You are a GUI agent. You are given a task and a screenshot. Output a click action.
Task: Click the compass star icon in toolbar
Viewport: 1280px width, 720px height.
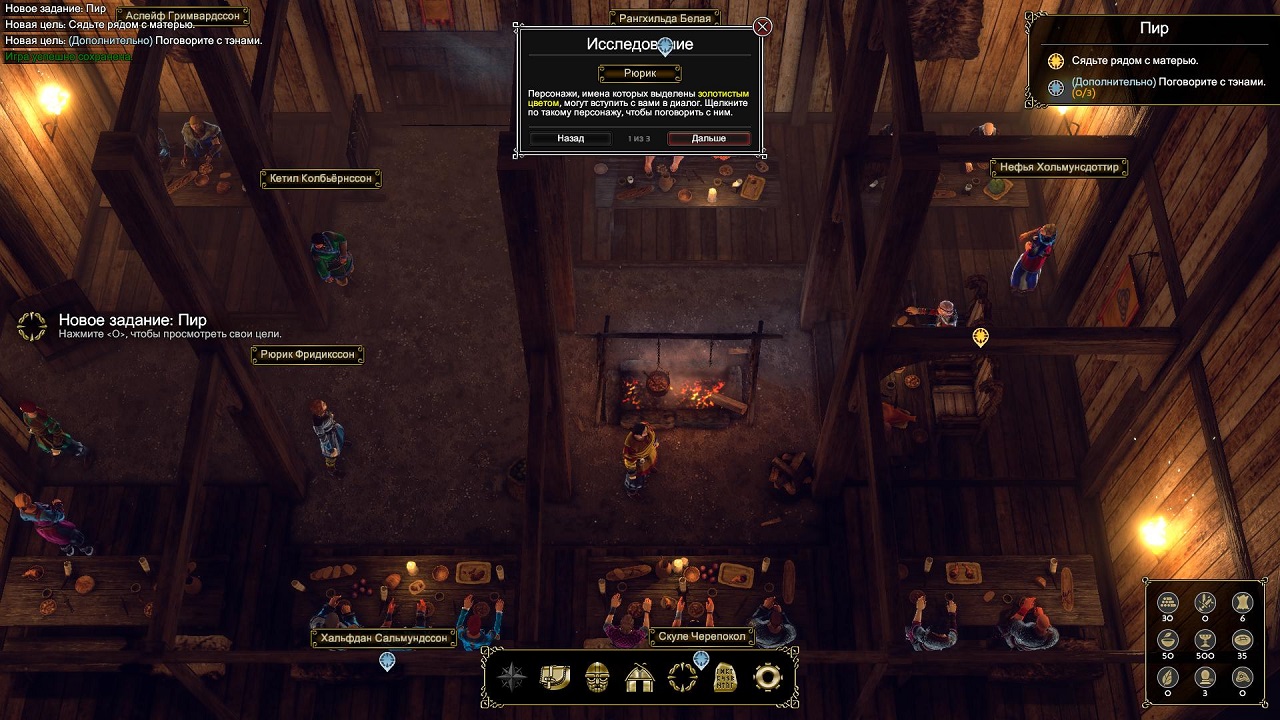512,677
